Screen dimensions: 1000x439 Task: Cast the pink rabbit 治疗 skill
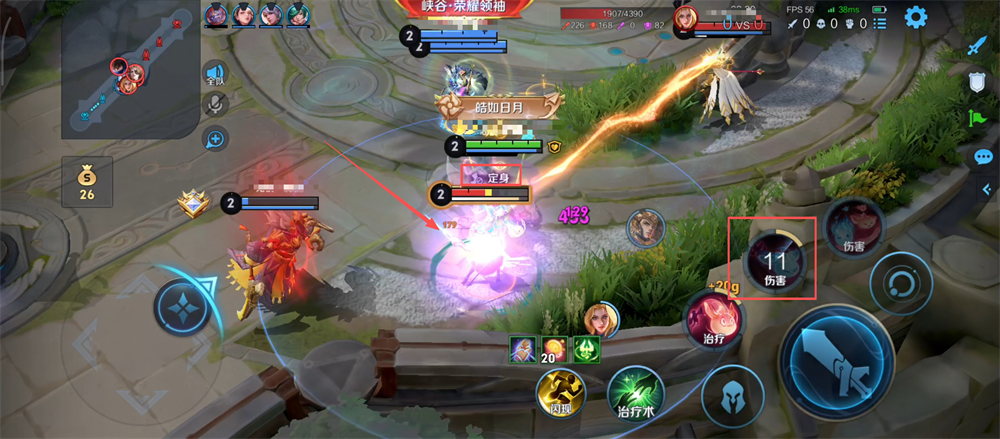[713, 322]
